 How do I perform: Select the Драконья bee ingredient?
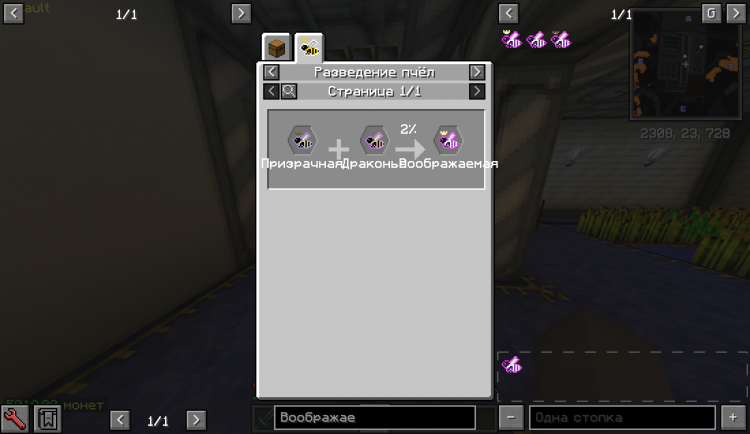374,140
